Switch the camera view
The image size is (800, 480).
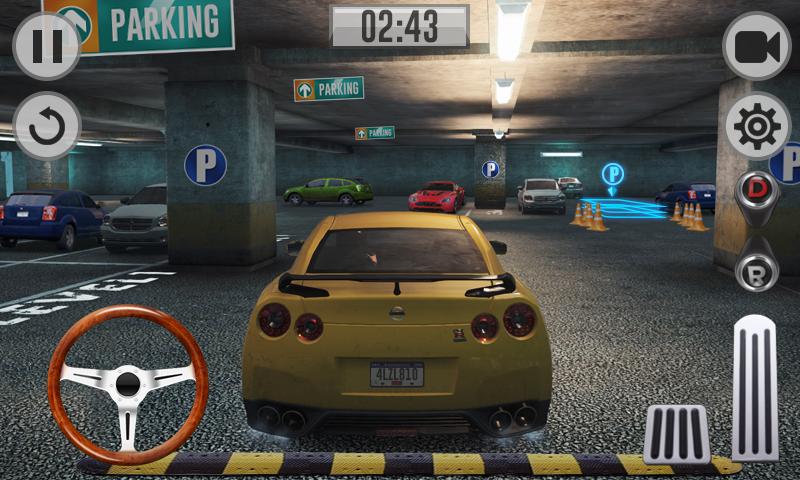757,47
